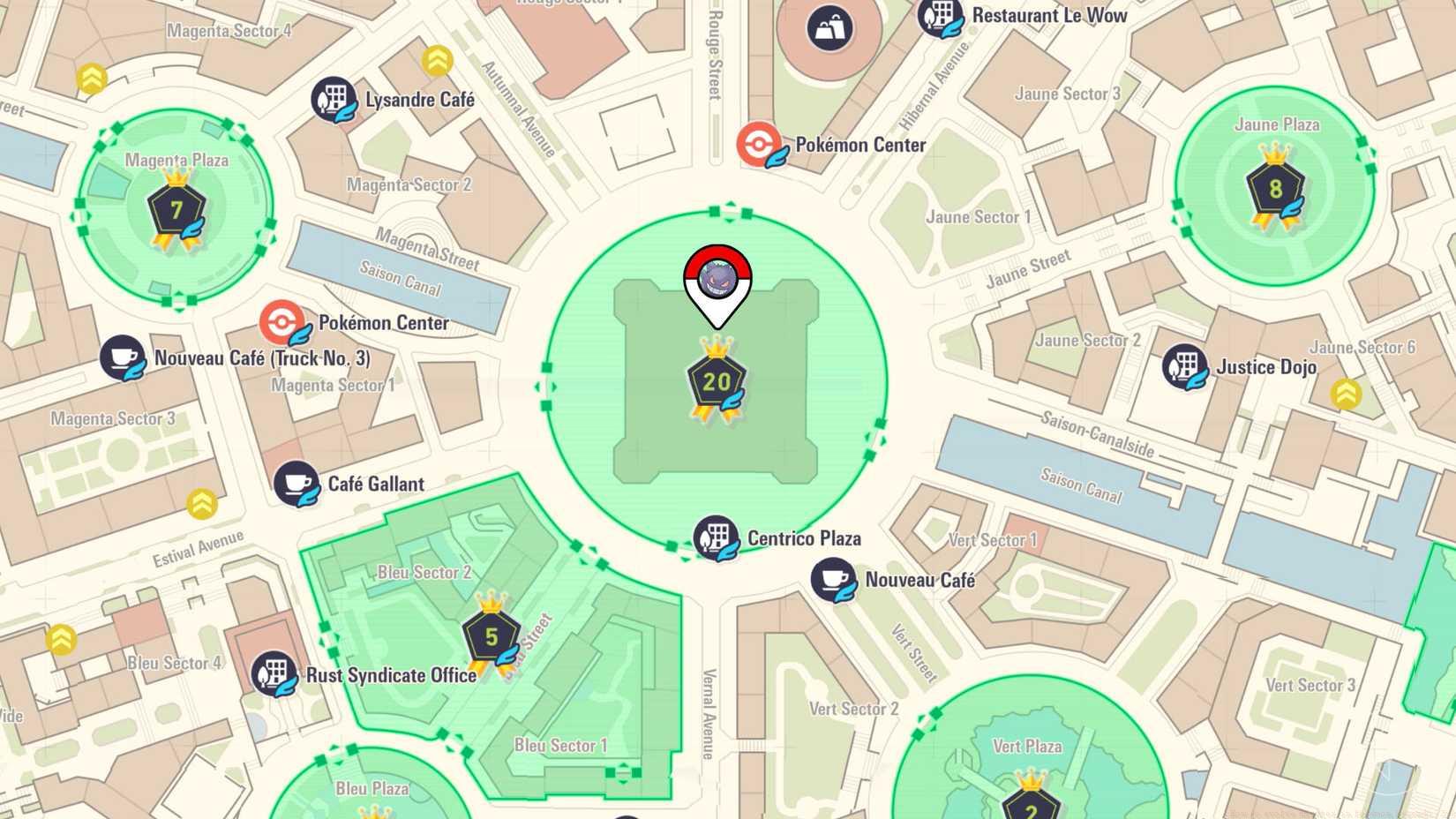Open the level 5 badge in Bleu Sector
The width and height of the screenshot is (1456, 819).
(489, 634)
